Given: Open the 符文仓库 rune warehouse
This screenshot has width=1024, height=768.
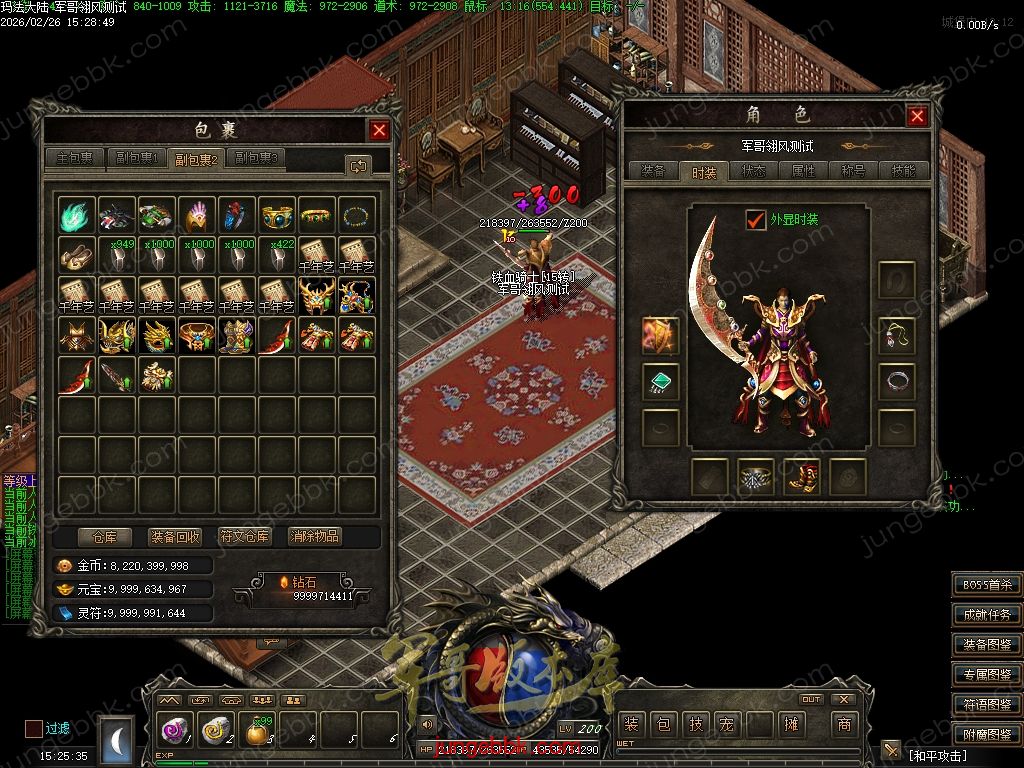Looking at the screenshot, I should 245,536.
